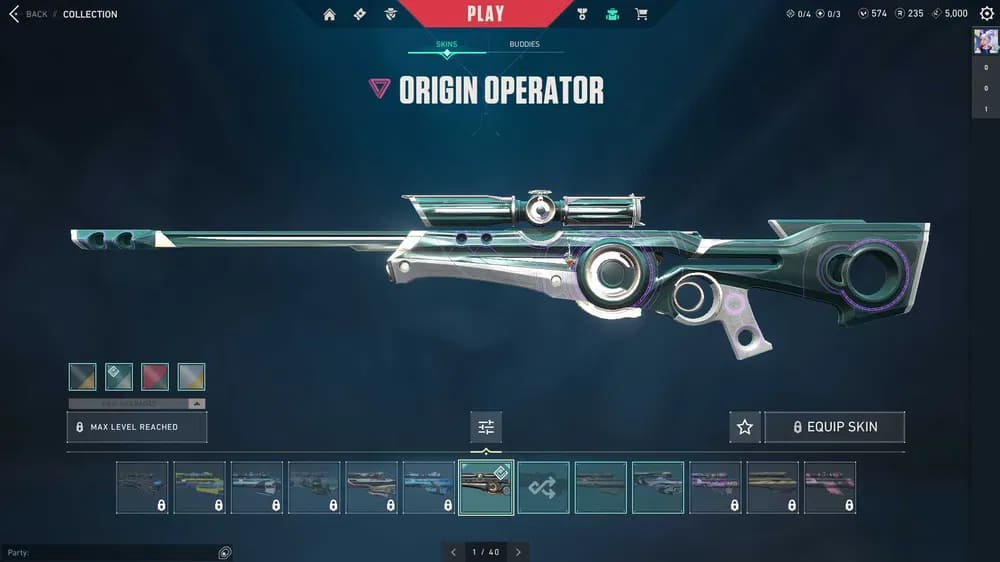Equip the Origin Operator skin
Image resolution: width=1000 pixels, height=562 pixels.
834,427
